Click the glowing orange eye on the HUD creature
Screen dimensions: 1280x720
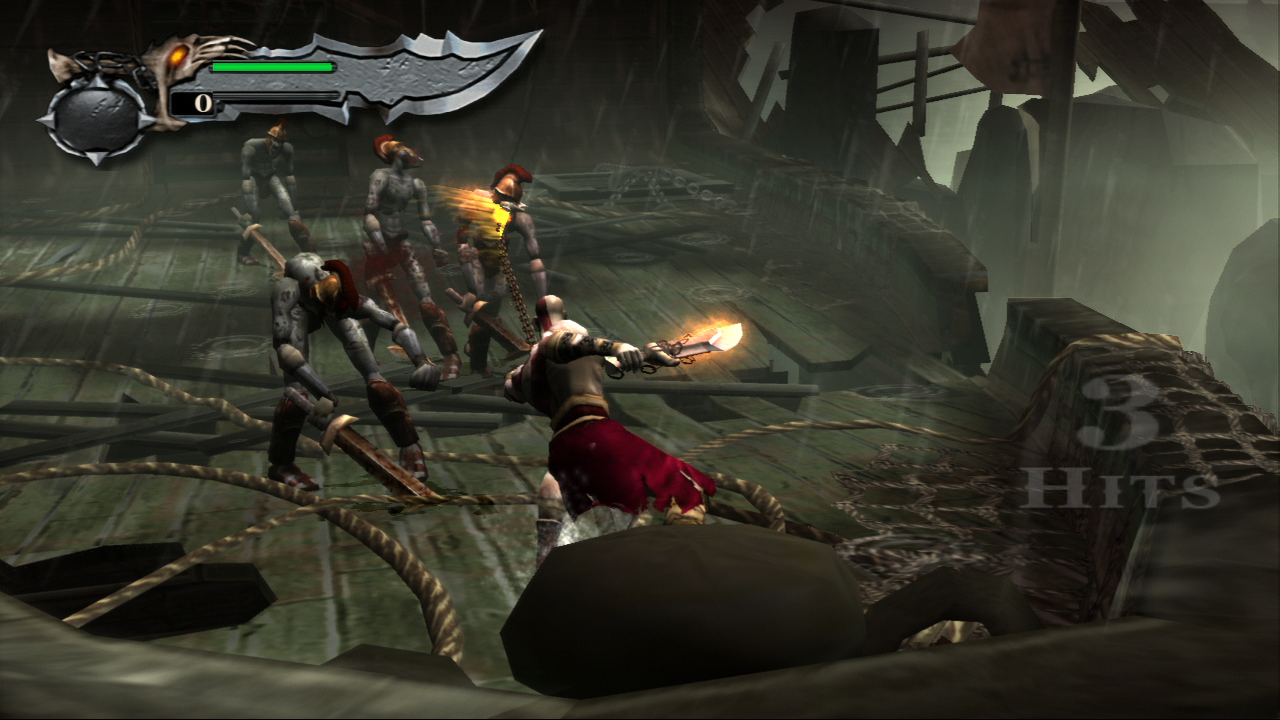[180, 58]
